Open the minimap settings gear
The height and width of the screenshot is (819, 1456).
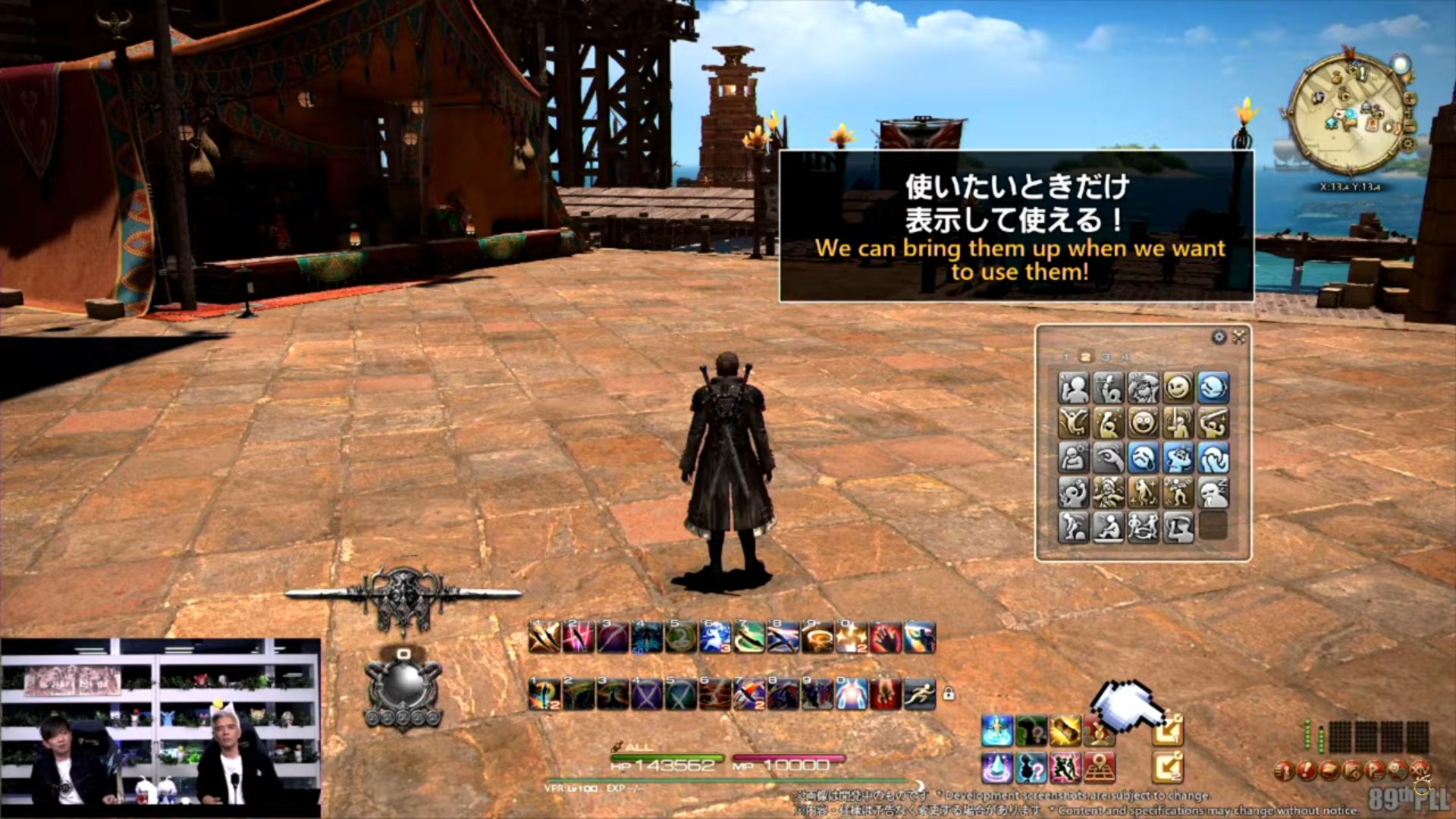[1407, 145]
